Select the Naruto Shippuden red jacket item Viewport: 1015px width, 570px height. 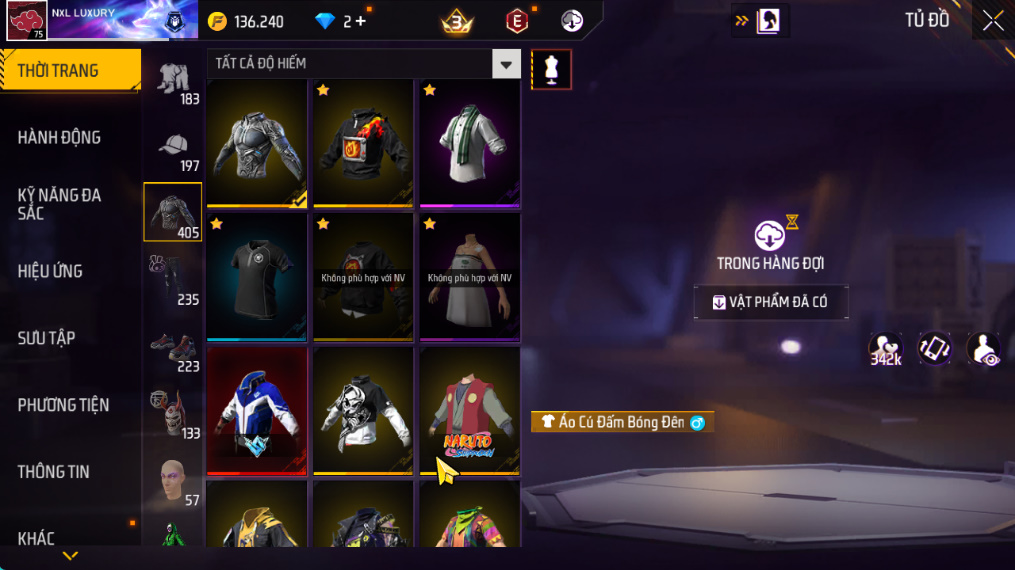coord(469,411)
